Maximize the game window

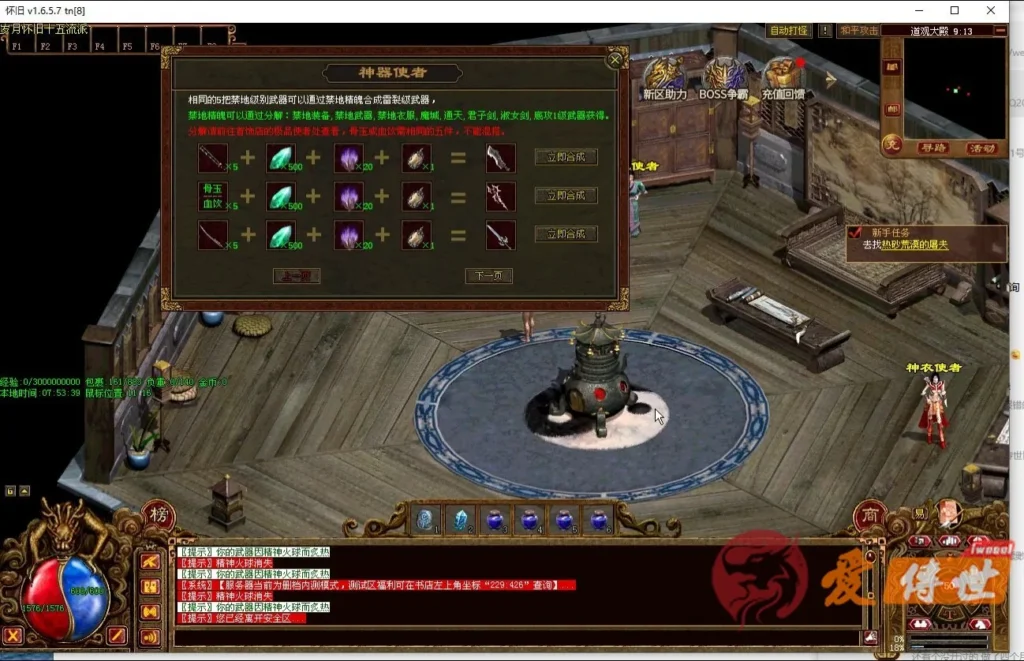tap(954, 10)
